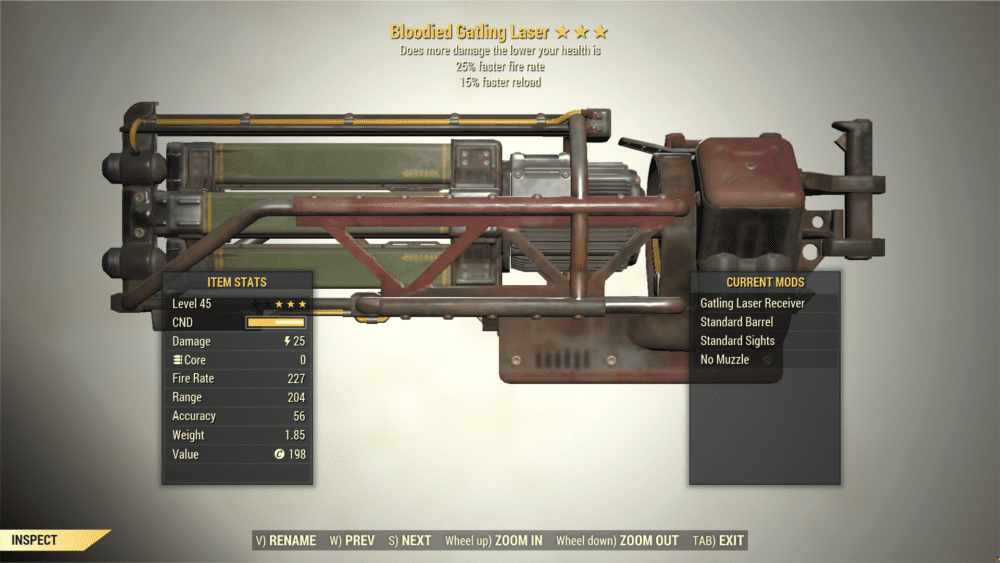1000x563 pixels.
Task: Select ZOOM OUT in the bottom bar
Action: pyautogui.click(x=617, y=541)
